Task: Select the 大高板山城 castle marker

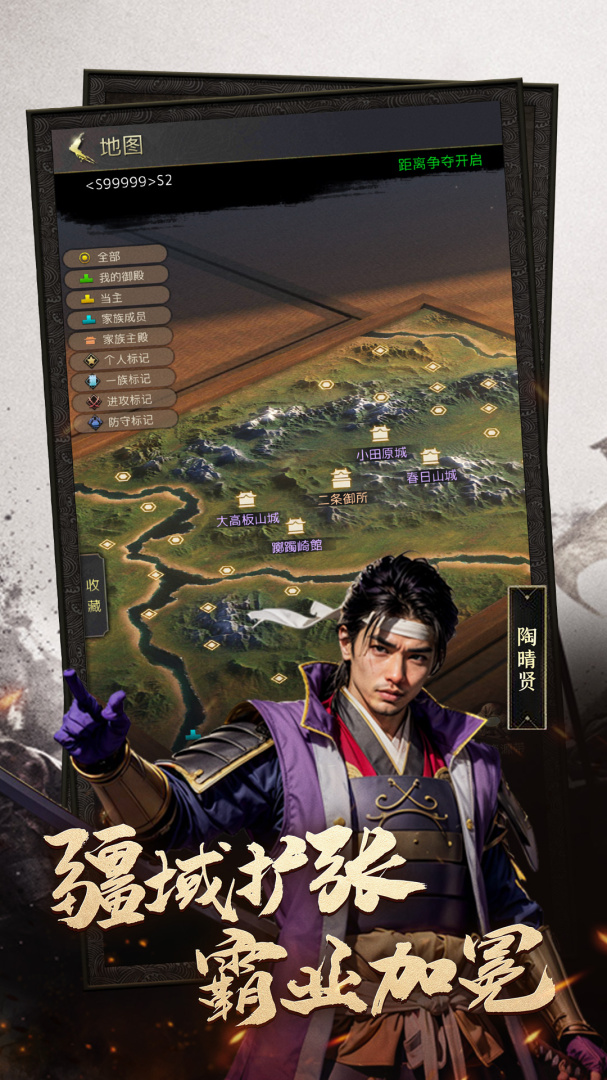Action: click(x=247, y=500)
